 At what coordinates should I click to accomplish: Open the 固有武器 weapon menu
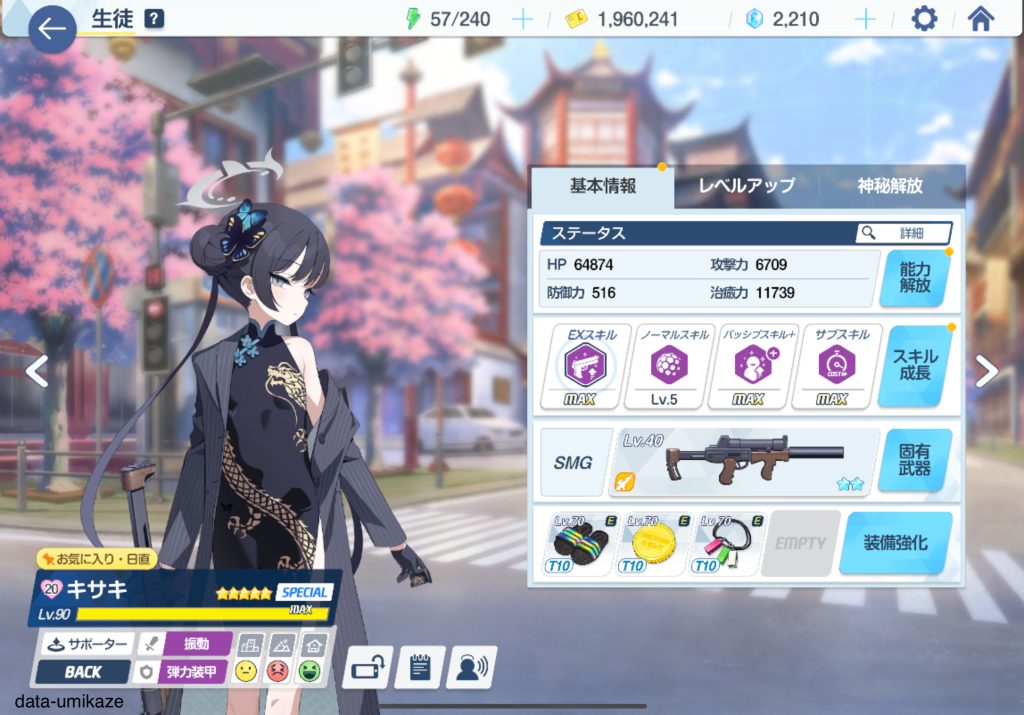915,461
